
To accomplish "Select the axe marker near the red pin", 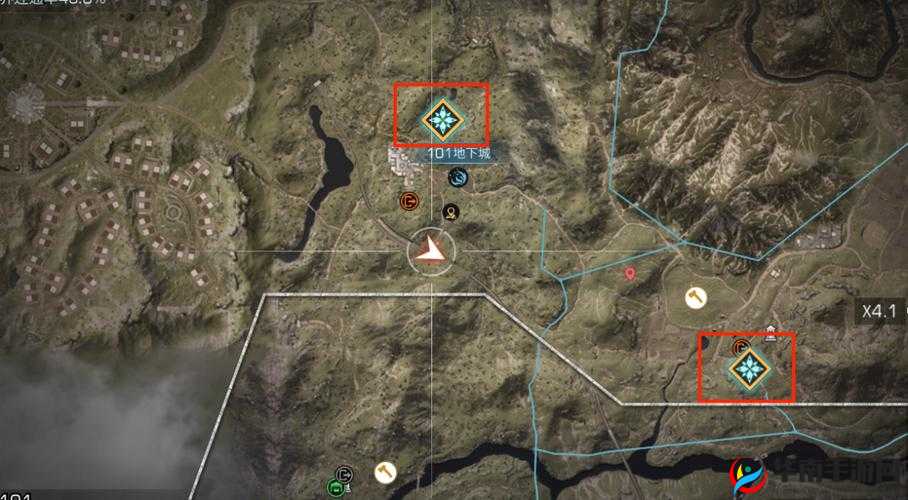I will point(695,297).
